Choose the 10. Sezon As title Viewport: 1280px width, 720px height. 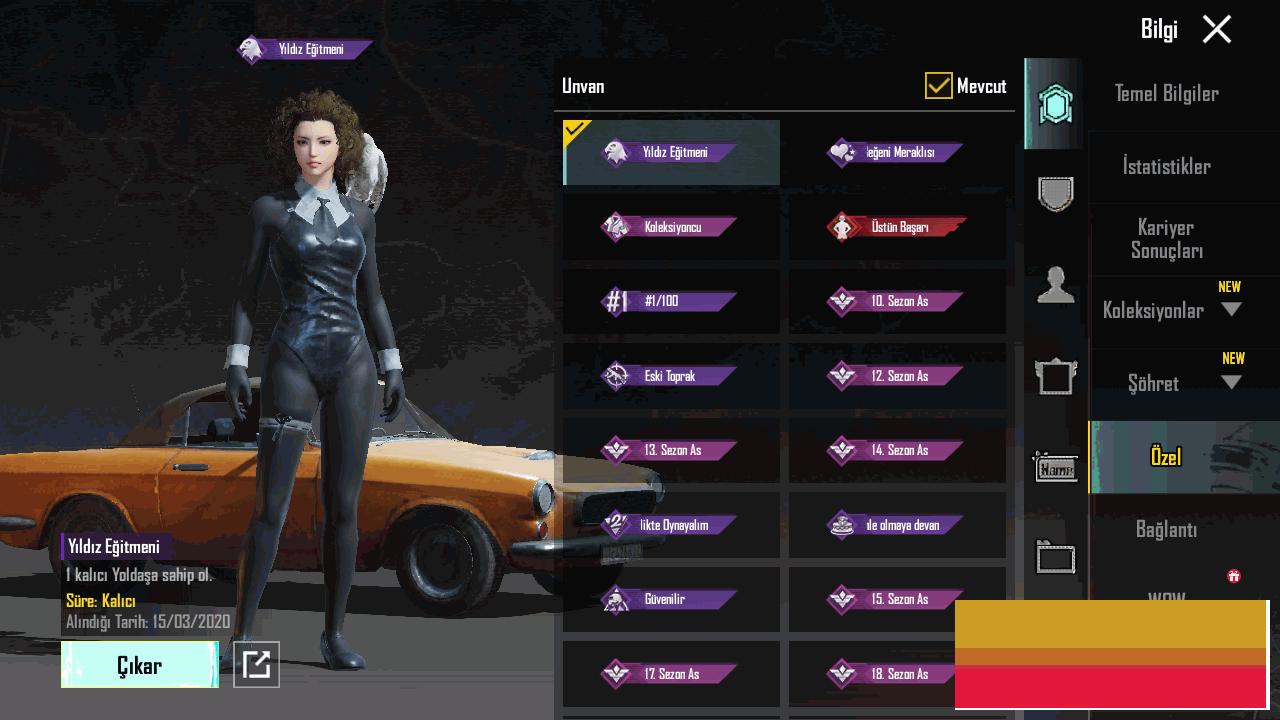pos(897,301)
